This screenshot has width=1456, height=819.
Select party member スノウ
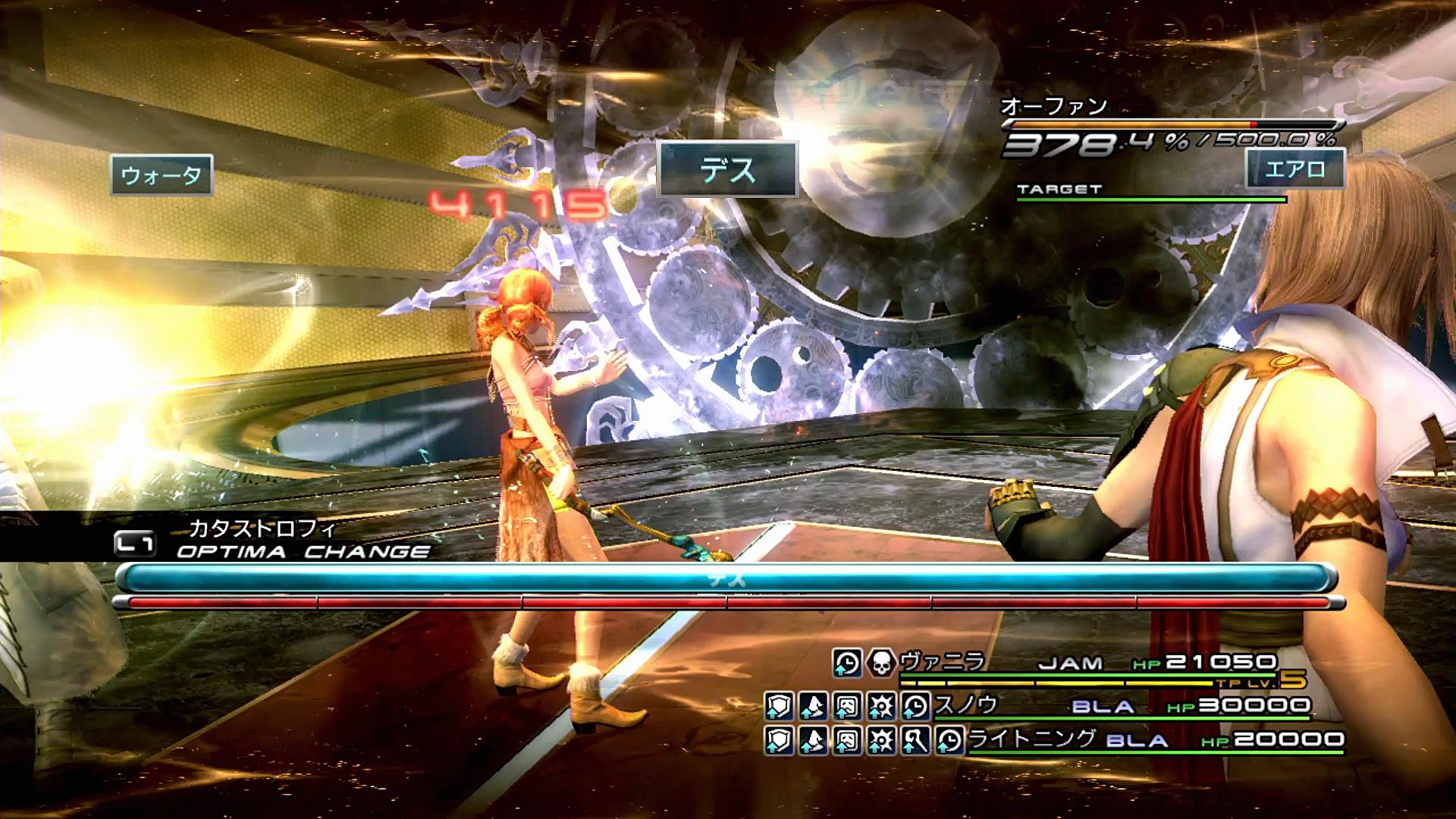[965, 705]
